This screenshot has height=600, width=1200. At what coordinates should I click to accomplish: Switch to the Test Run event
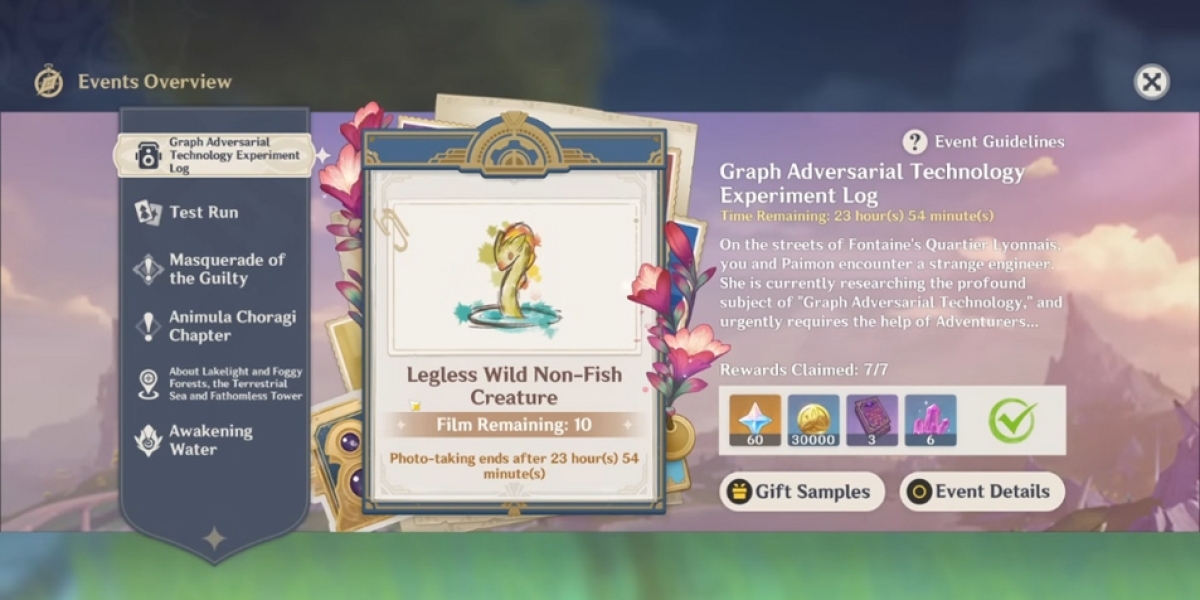click(x=203, y=212)
